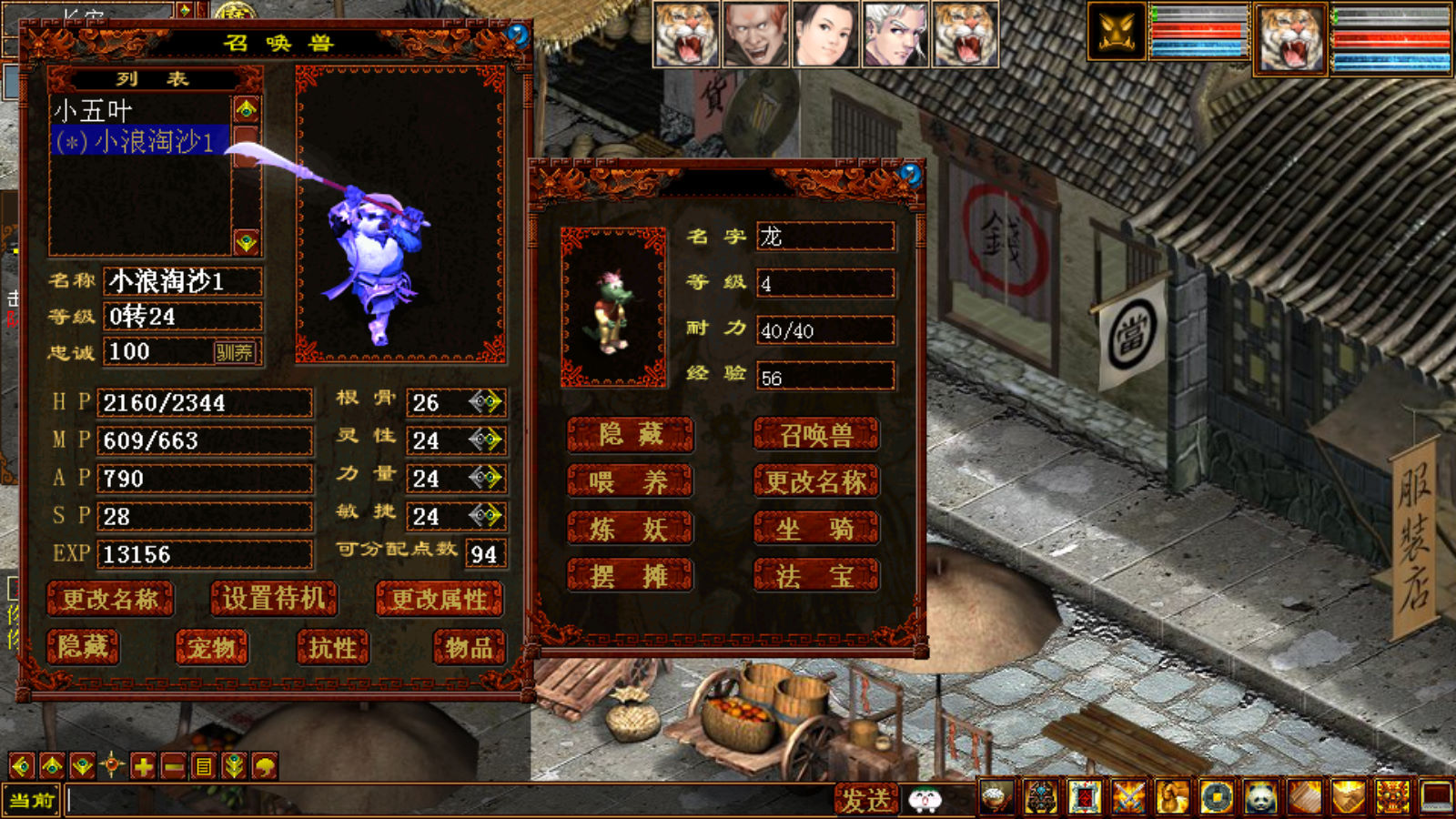Click the 驯养 button beside loyalty
Screen dimensions: 1456x819
click(234, 352)
